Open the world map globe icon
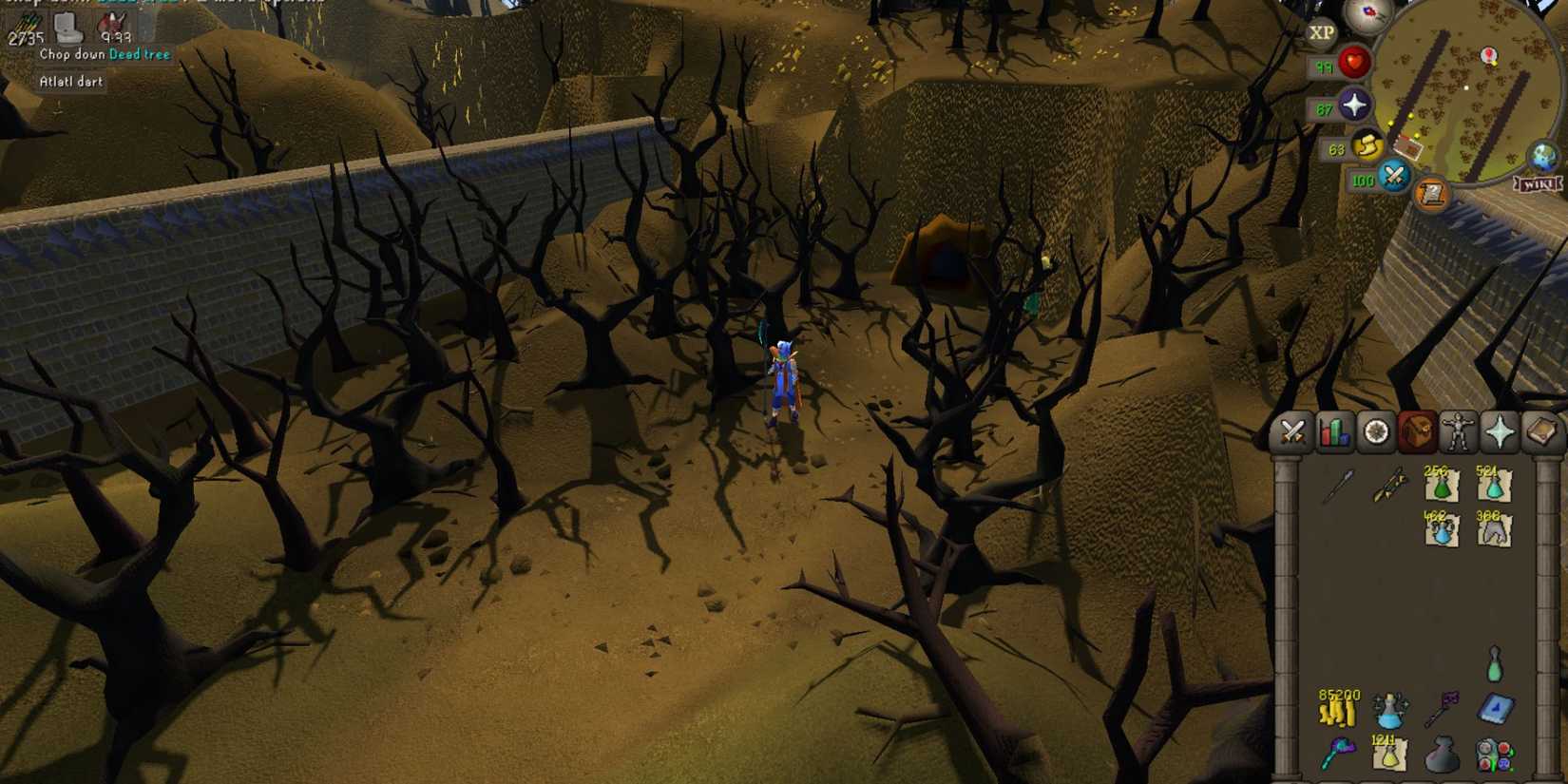 click(1542, 155)
